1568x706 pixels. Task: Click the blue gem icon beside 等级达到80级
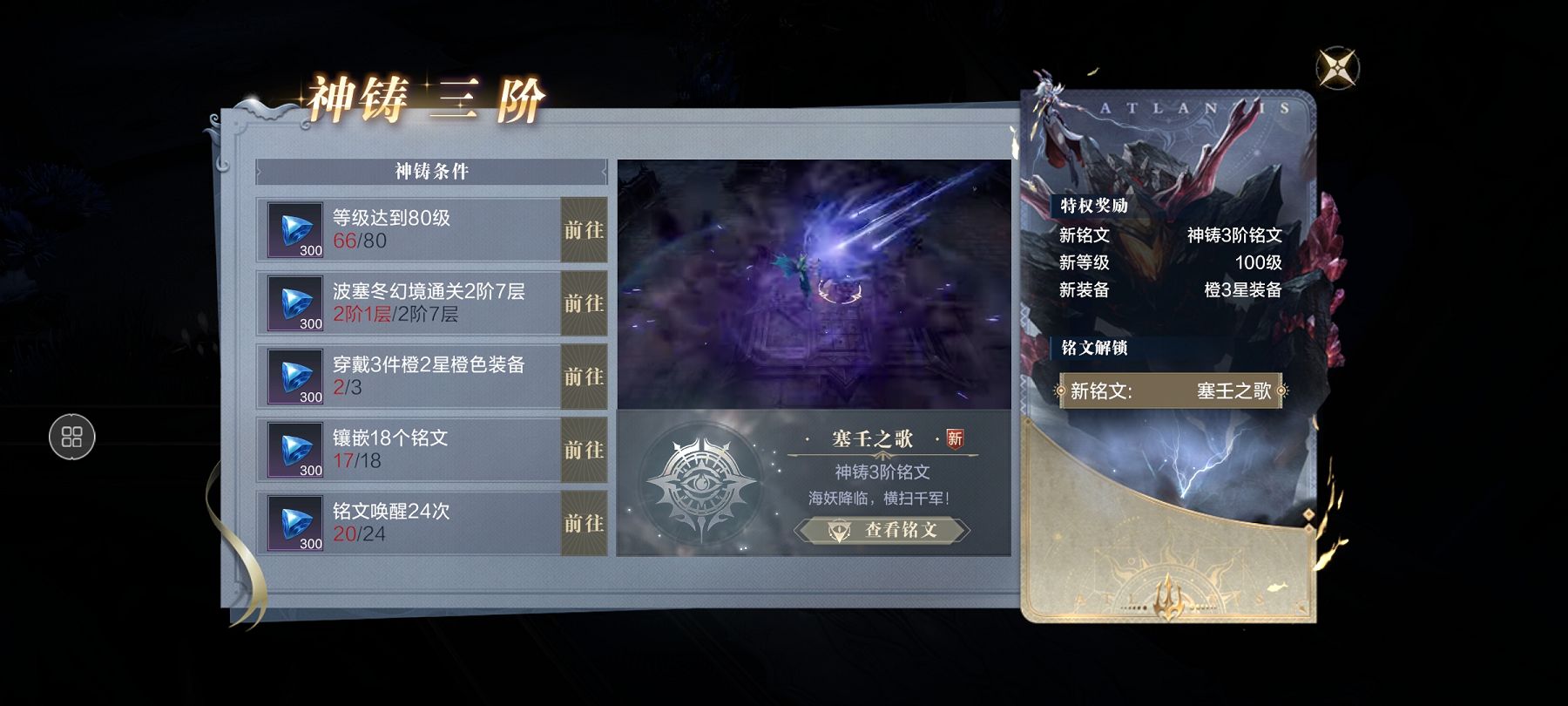tap(294, 231)
